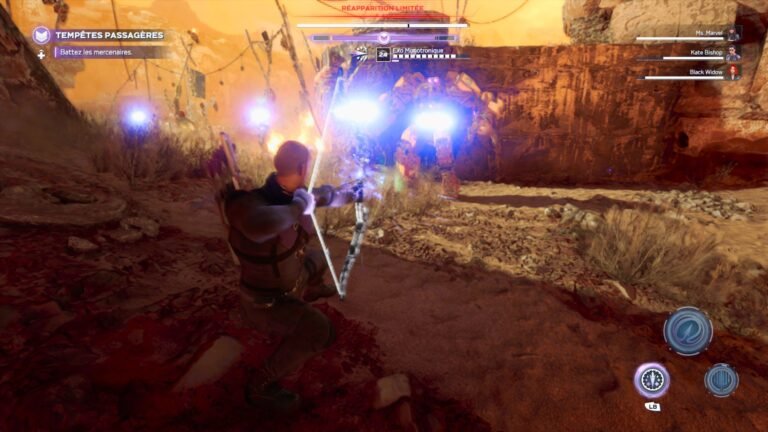Screen dimensions: 768x432
Task: Select the 'Battez les mercenaires' objective
Action: tap(100, 52)
